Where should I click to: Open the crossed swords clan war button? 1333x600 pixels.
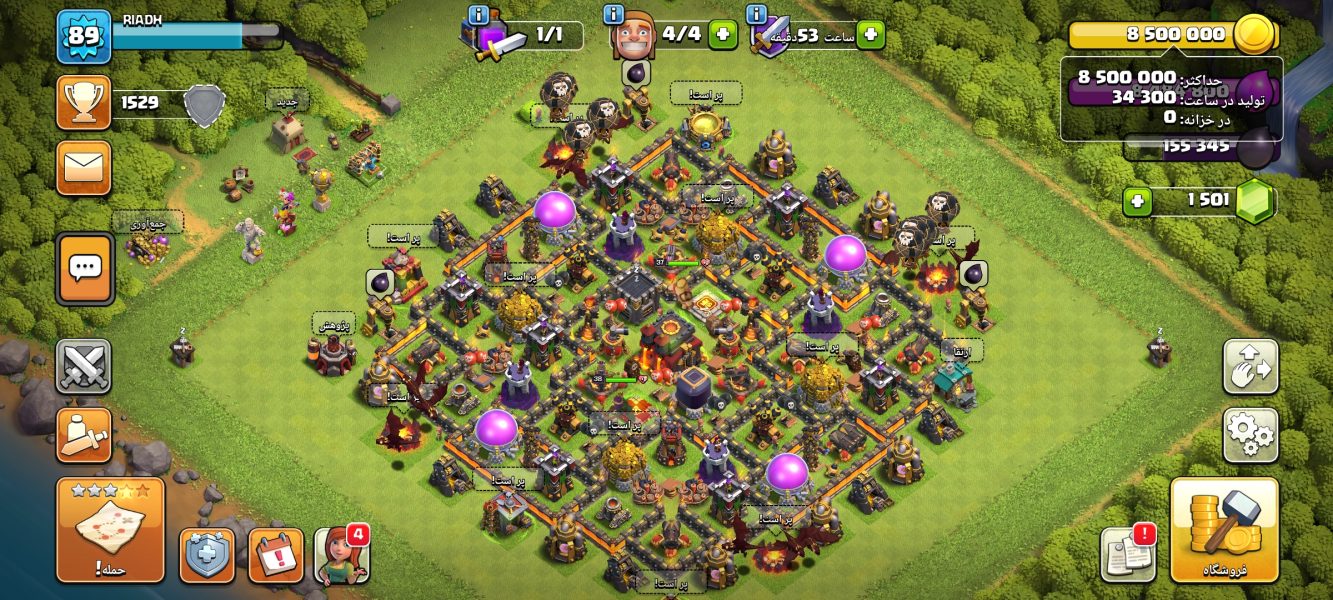[x=84, y=367]
